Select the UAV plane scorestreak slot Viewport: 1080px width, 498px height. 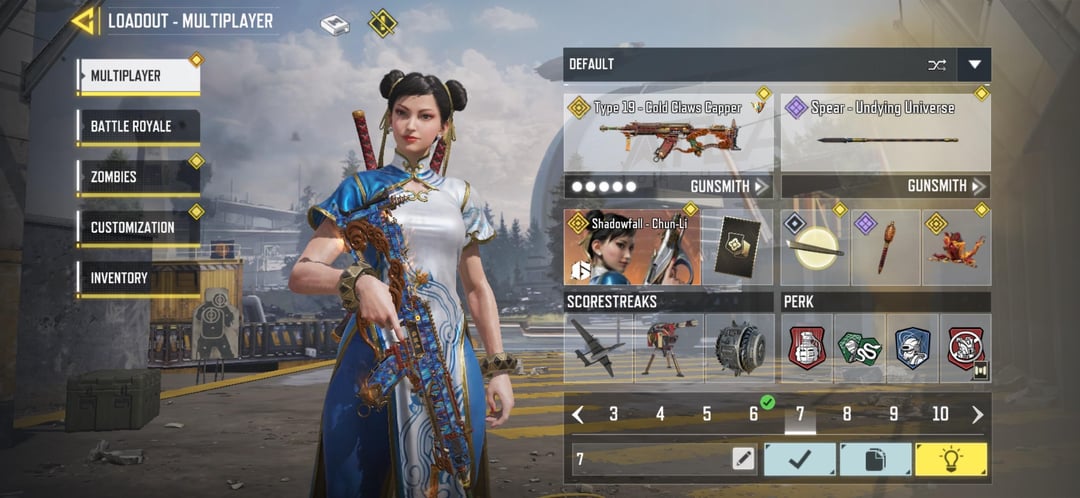598,348
